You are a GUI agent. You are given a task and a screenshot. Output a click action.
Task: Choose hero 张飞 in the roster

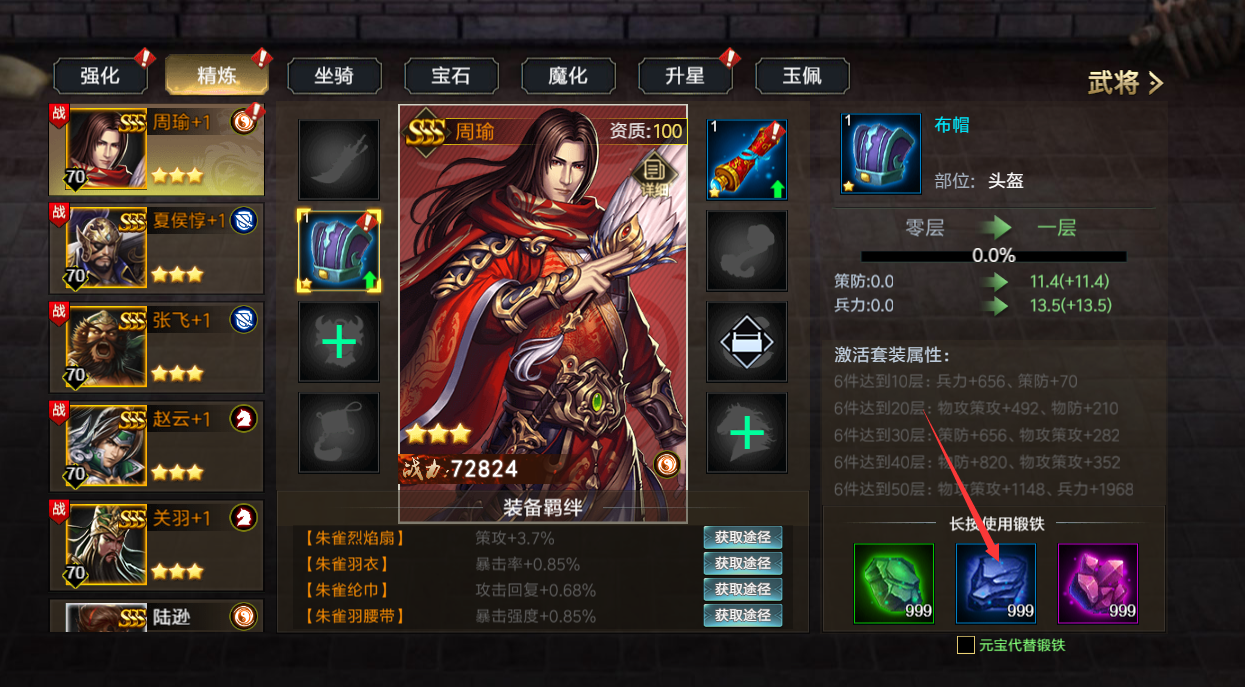[156, 347]
